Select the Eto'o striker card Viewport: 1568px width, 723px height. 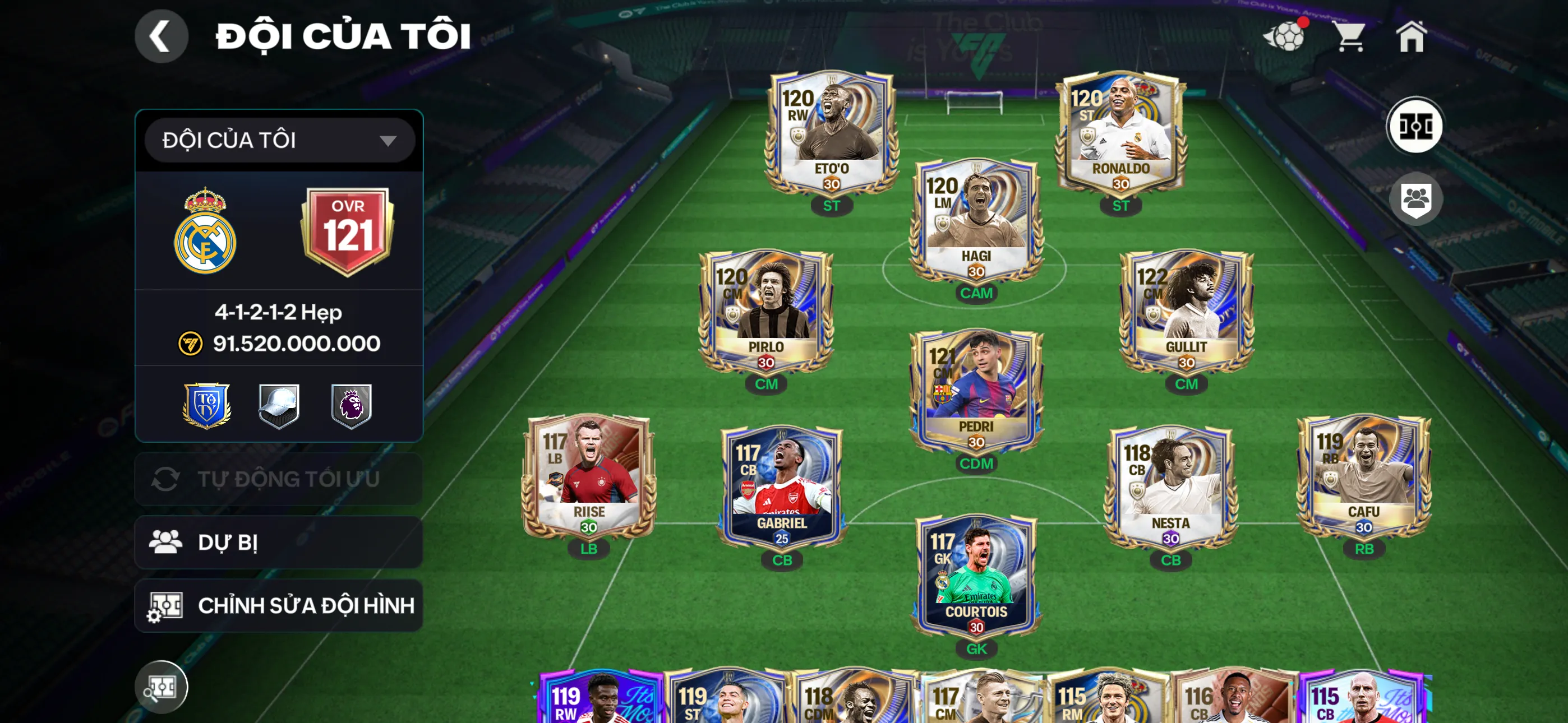[831, 134]
